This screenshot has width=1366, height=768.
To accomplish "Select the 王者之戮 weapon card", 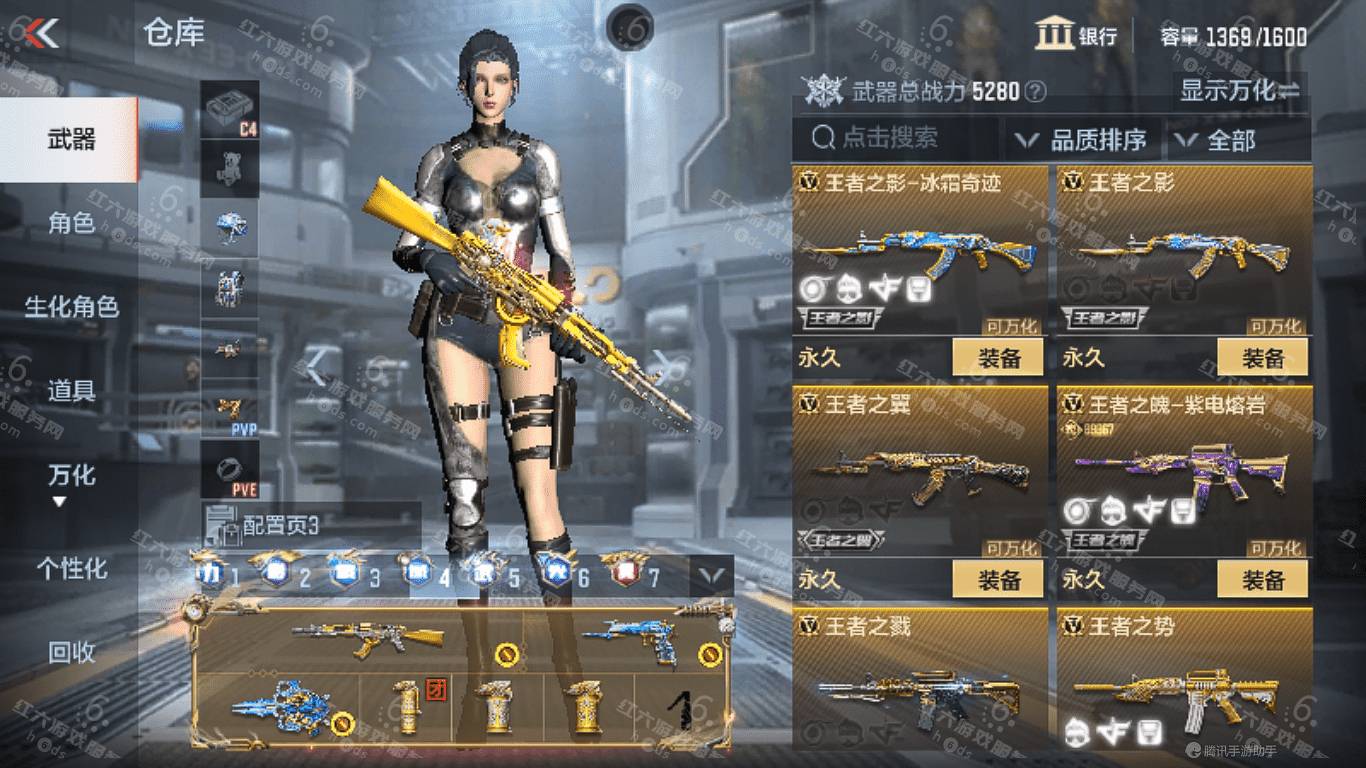I will [x=920, y=680].
